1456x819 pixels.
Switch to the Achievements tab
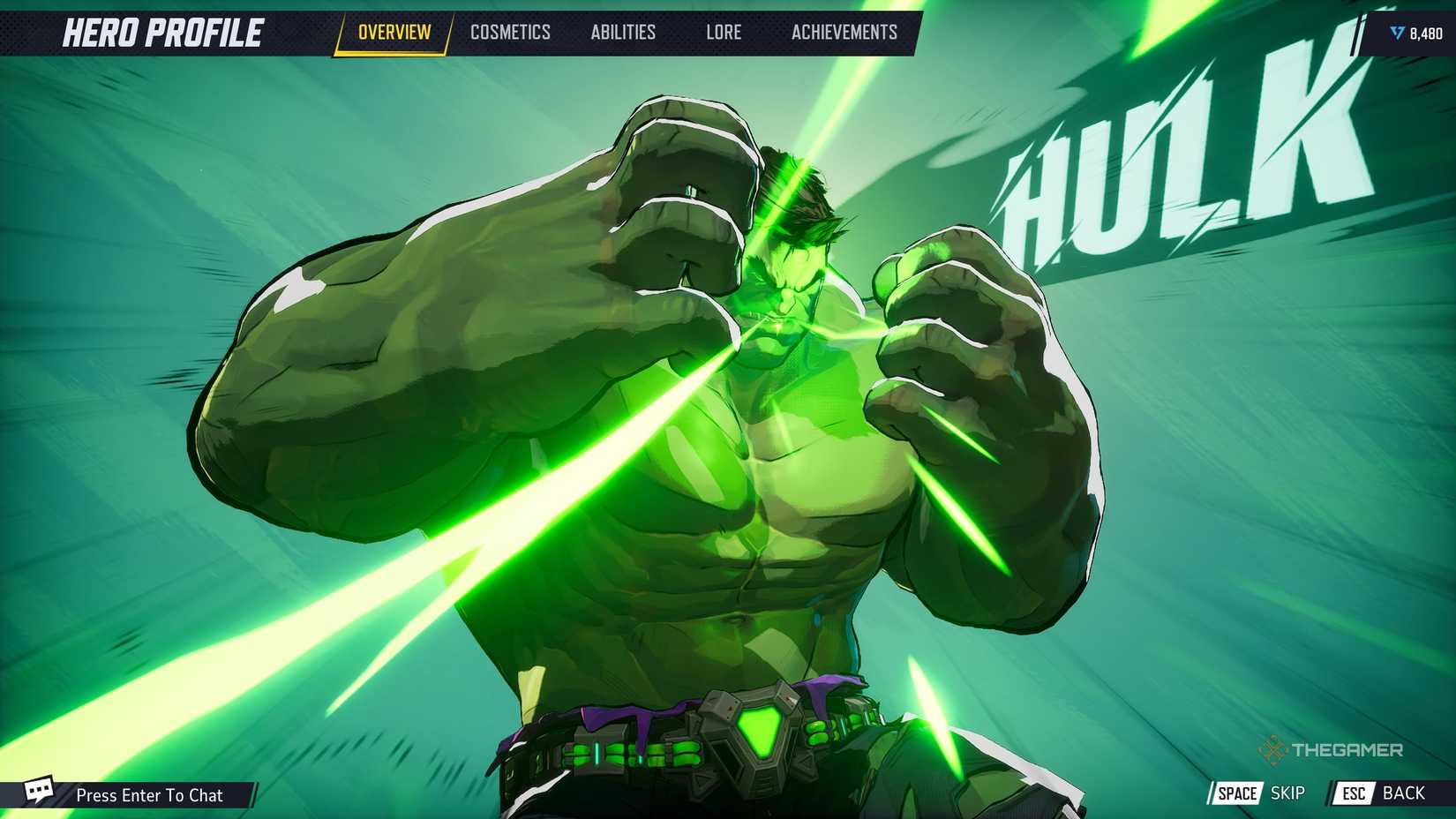coord(845,32)
